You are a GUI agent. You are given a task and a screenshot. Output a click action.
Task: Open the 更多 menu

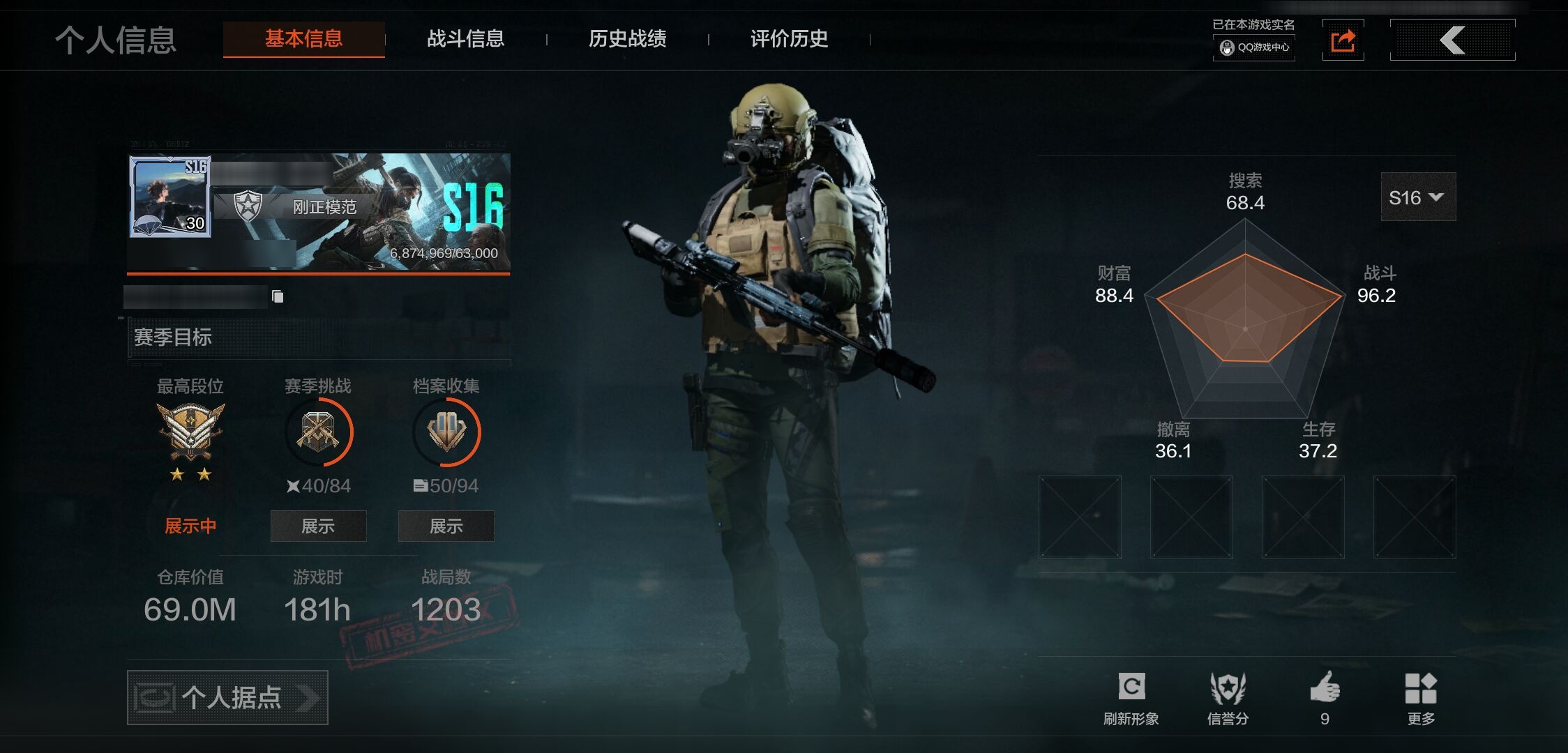1421,698
